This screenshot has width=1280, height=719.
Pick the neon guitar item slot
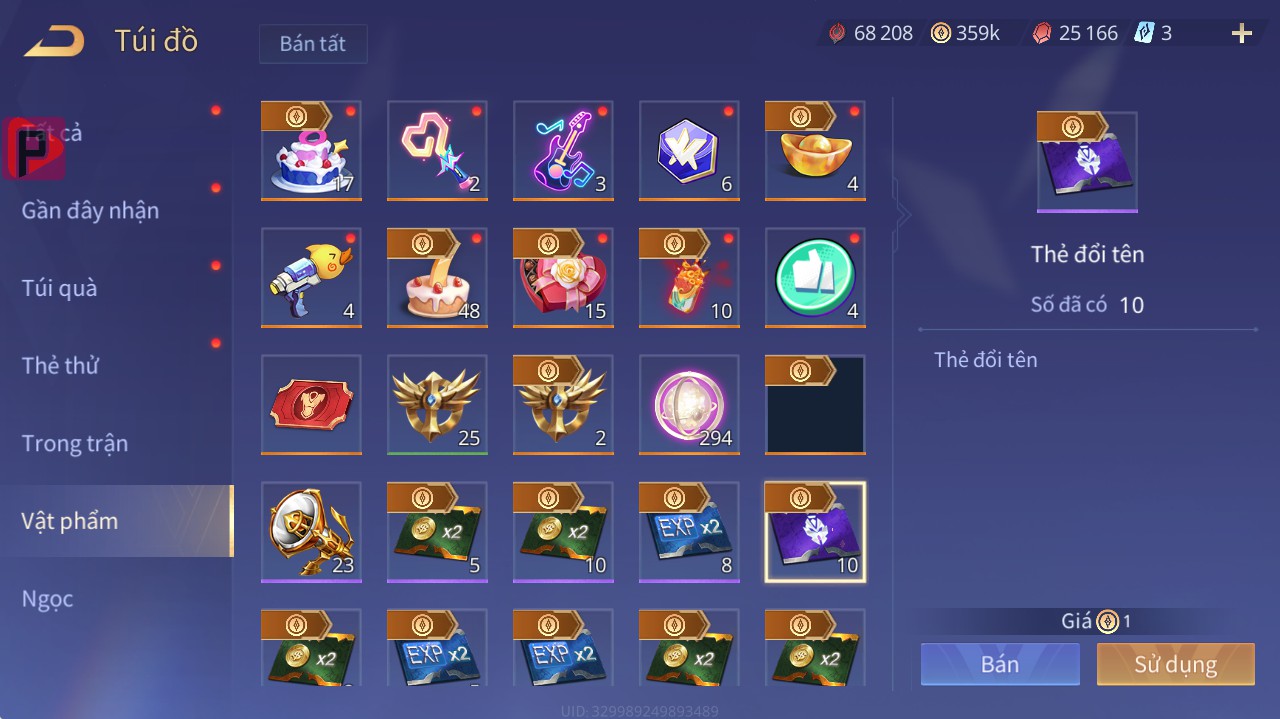[x=563, y=150]
